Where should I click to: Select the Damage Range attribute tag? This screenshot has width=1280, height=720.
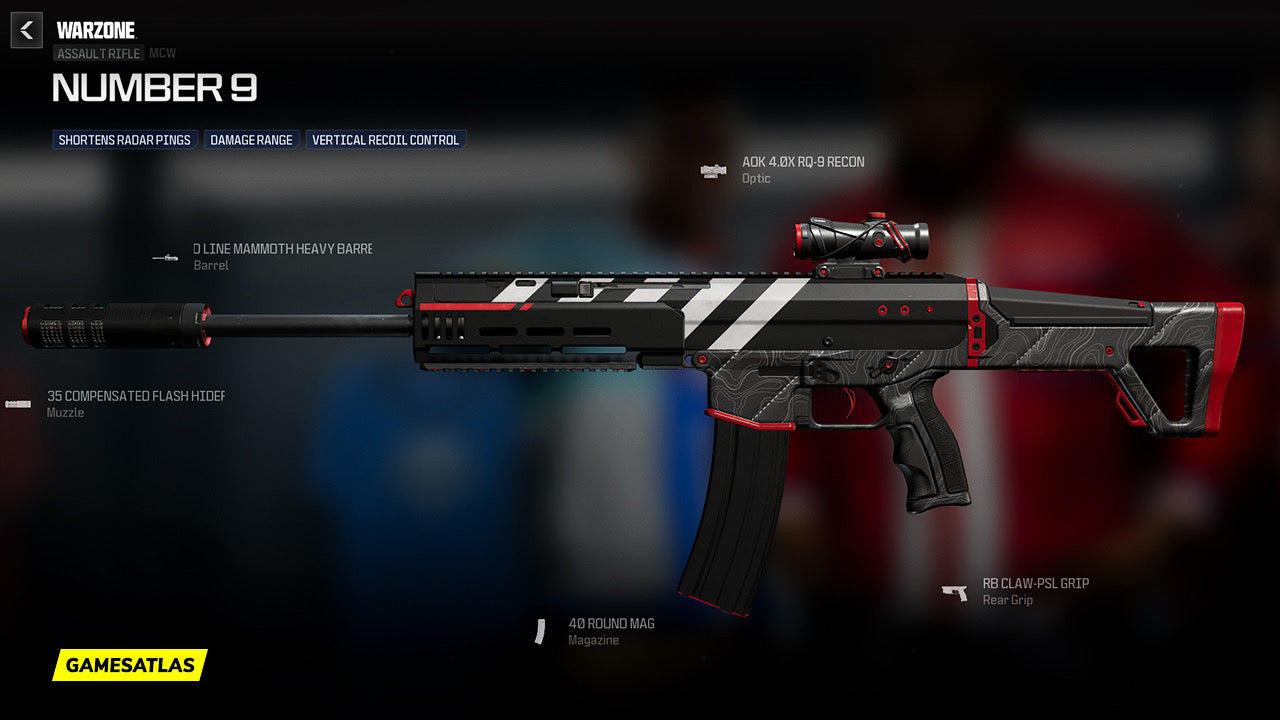point(251,140)
